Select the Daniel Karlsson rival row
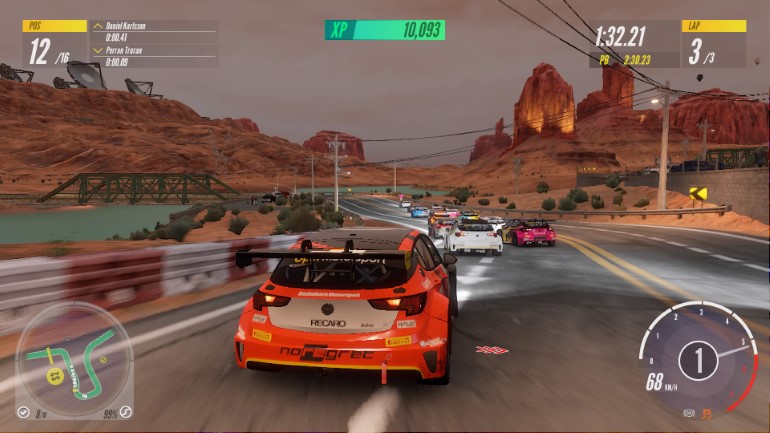 pyautogui.click(x=153, y=29)
